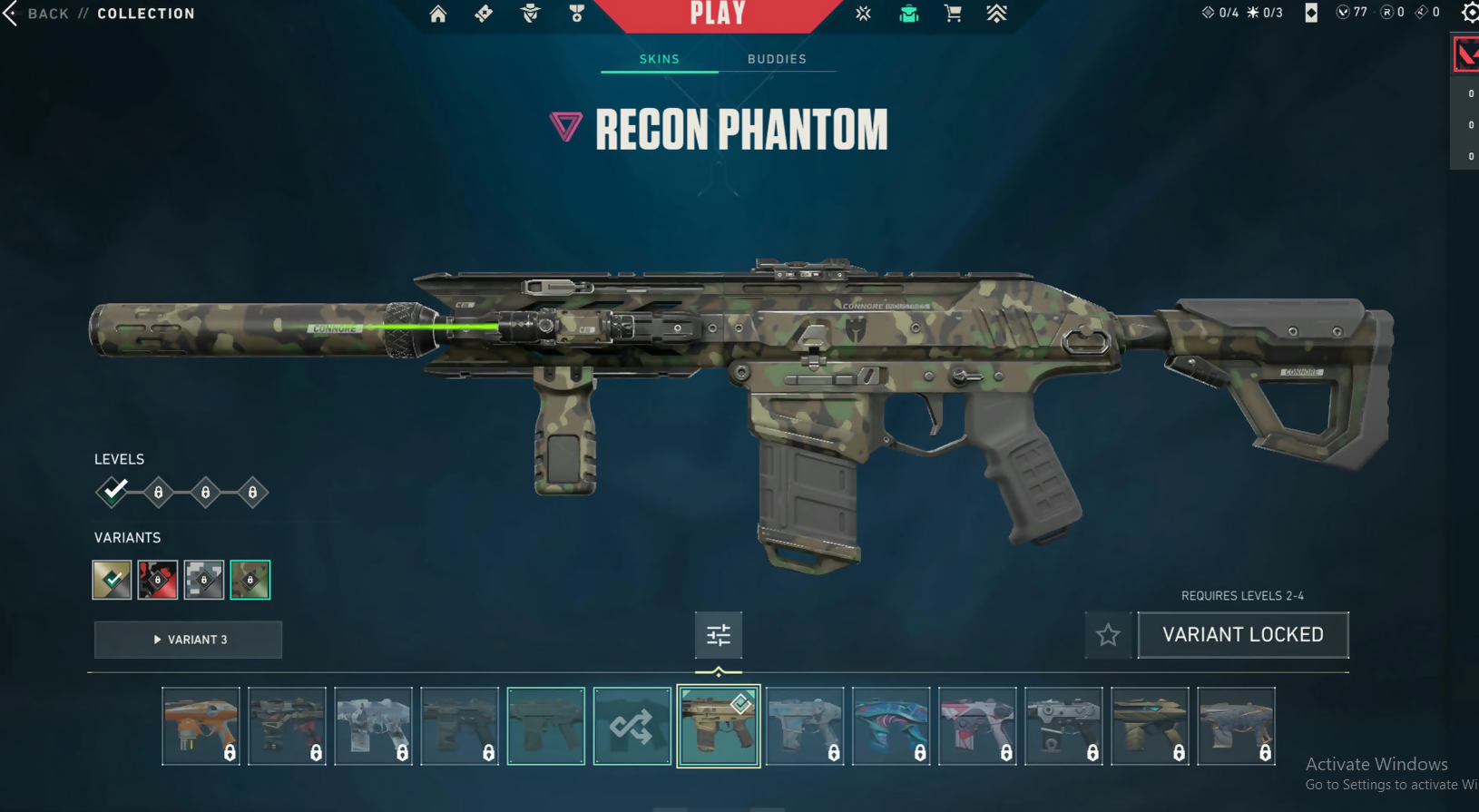Play the Variant 3 preview video

point(189,640)
